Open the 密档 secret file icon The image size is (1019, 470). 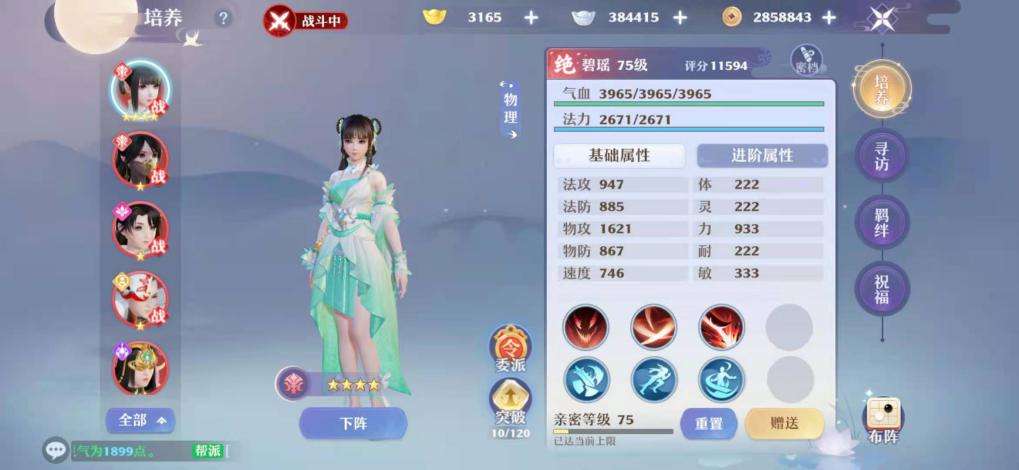806,60
